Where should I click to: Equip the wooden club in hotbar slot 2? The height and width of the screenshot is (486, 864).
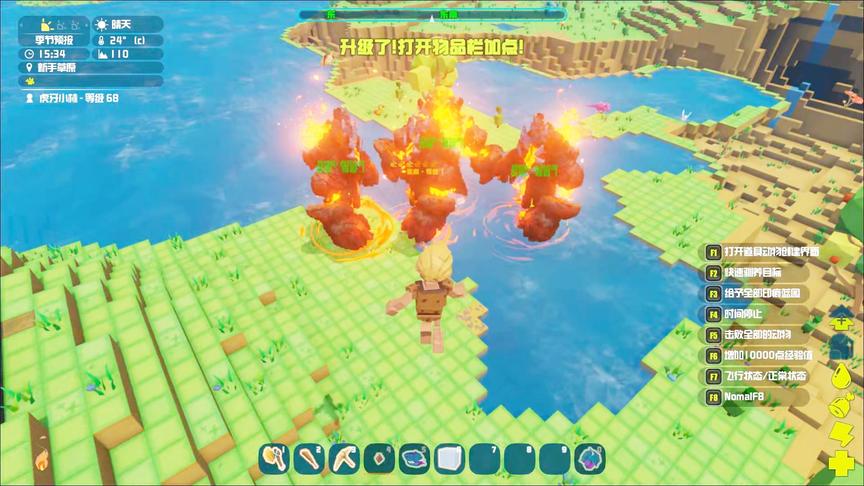point(308,459)
